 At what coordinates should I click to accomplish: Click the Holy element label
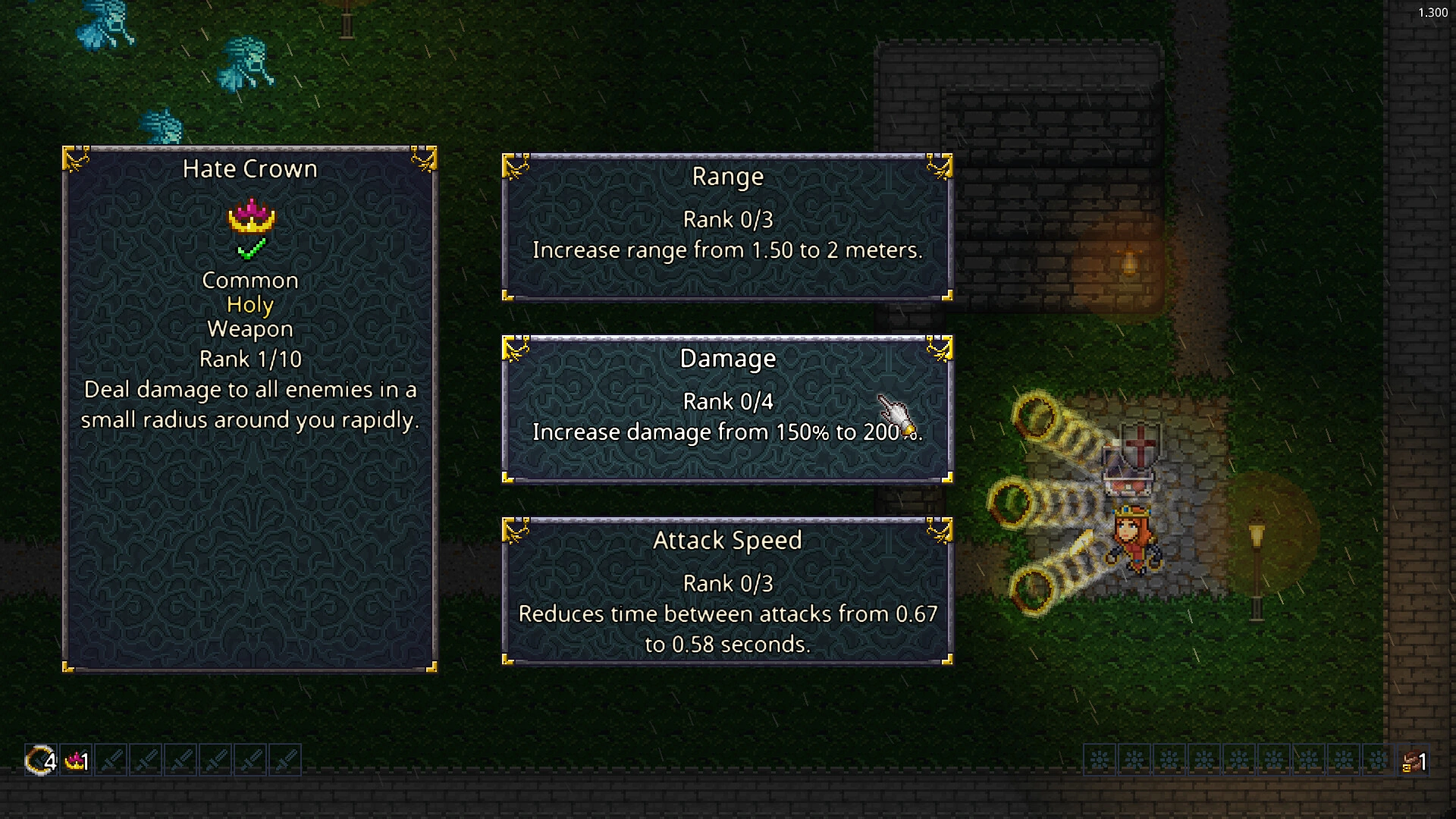tap(249, 304)
